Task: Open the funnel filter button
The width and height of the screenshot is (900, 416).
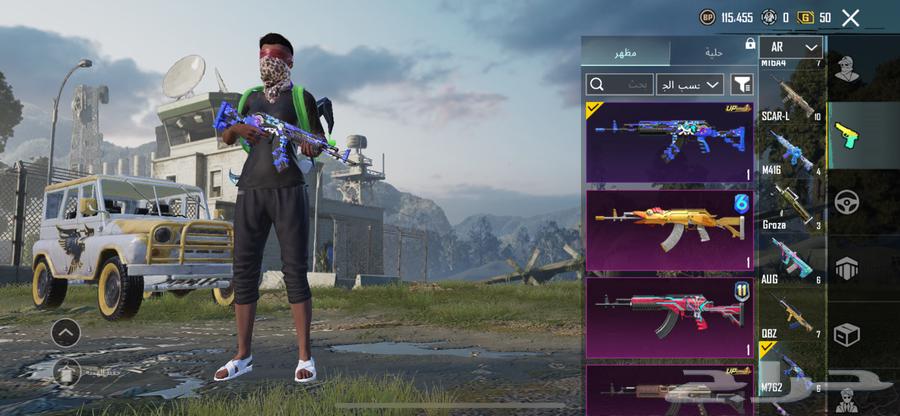Action: tap(742, 84)
